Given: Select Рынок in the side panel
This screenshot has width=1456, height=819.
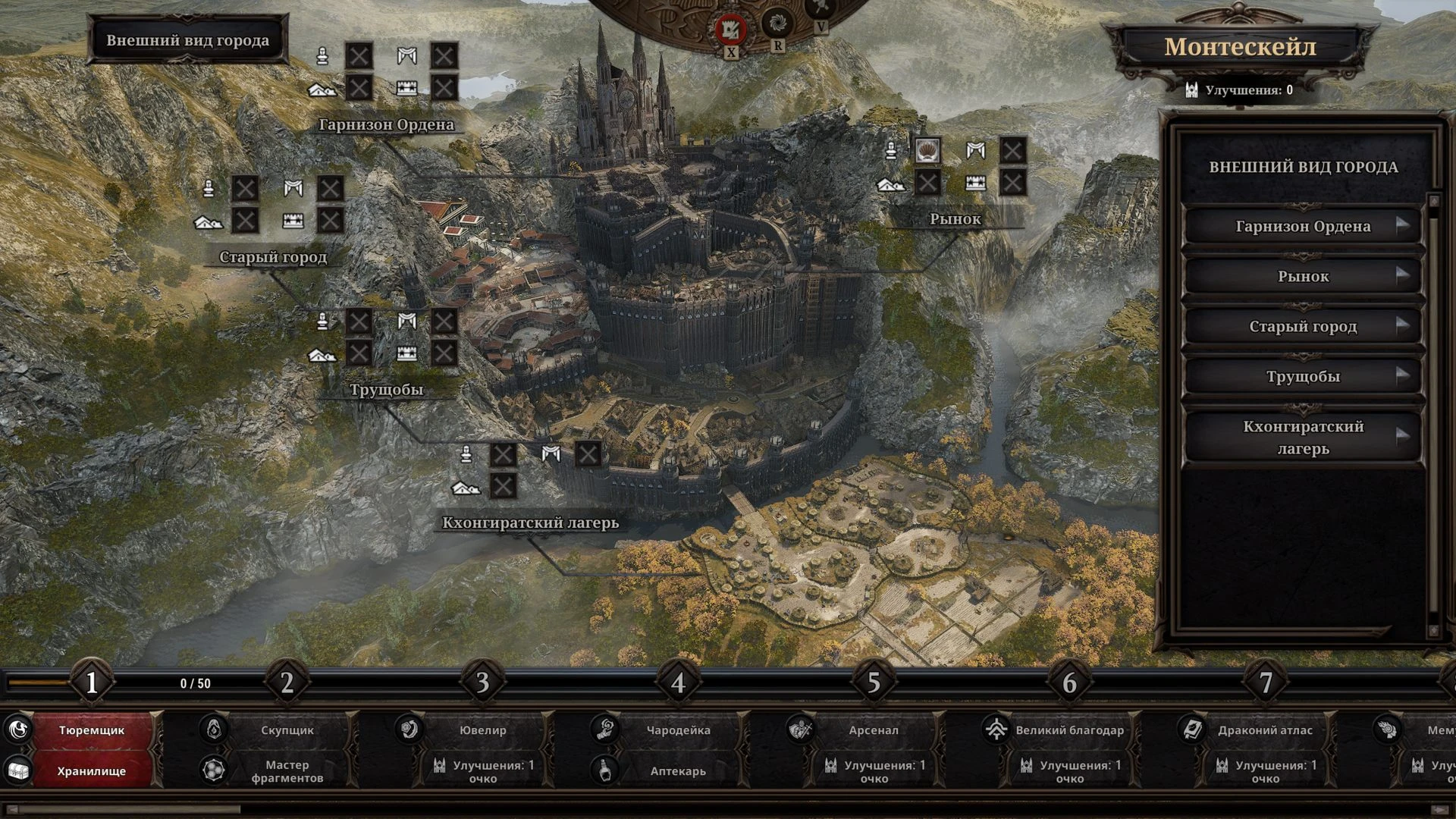Looking at the screenshot, I should pyautogui.click(x=1302, y=276).
